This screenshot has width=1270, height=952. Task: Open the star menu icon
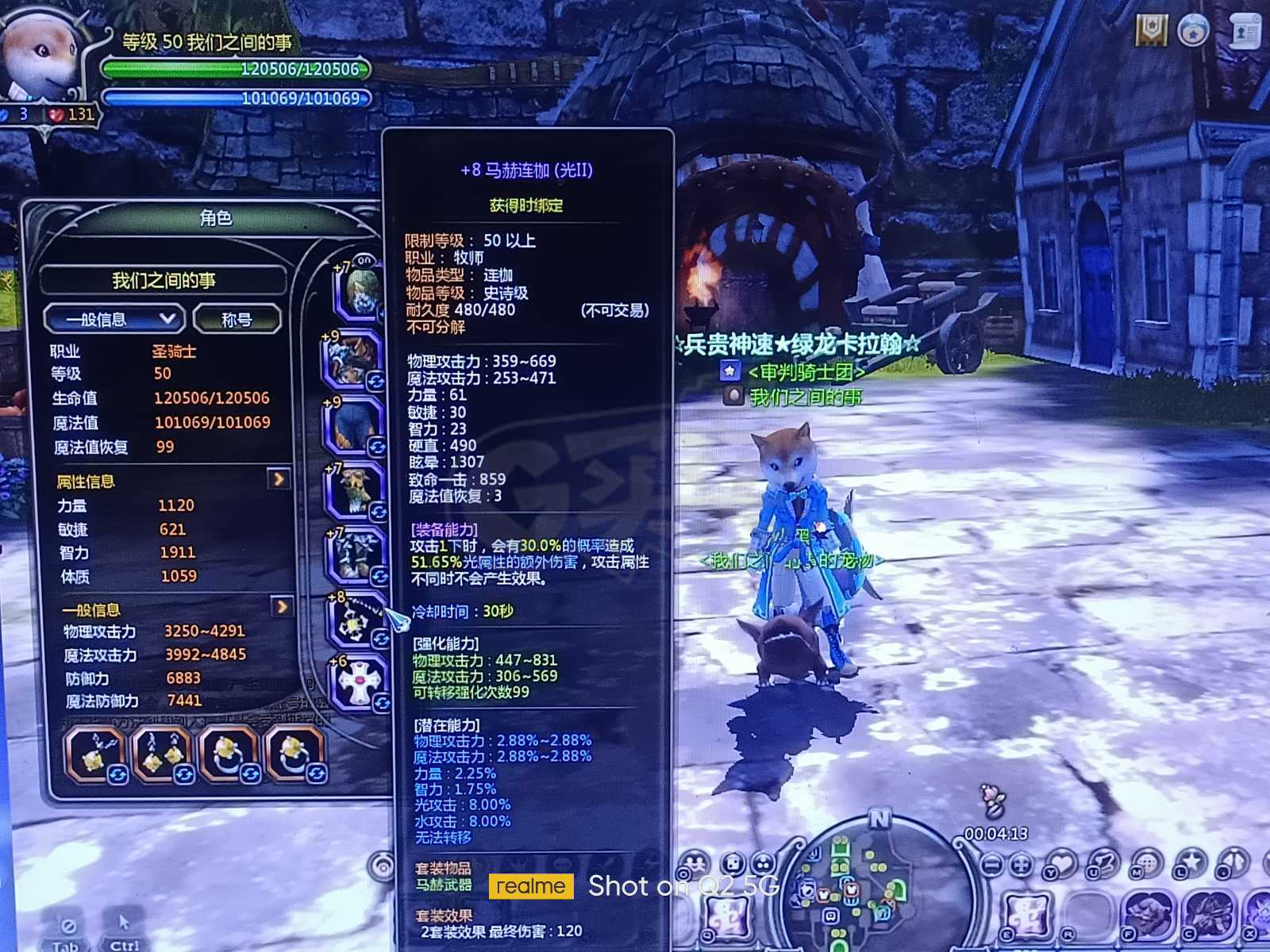pos(1191,862)
